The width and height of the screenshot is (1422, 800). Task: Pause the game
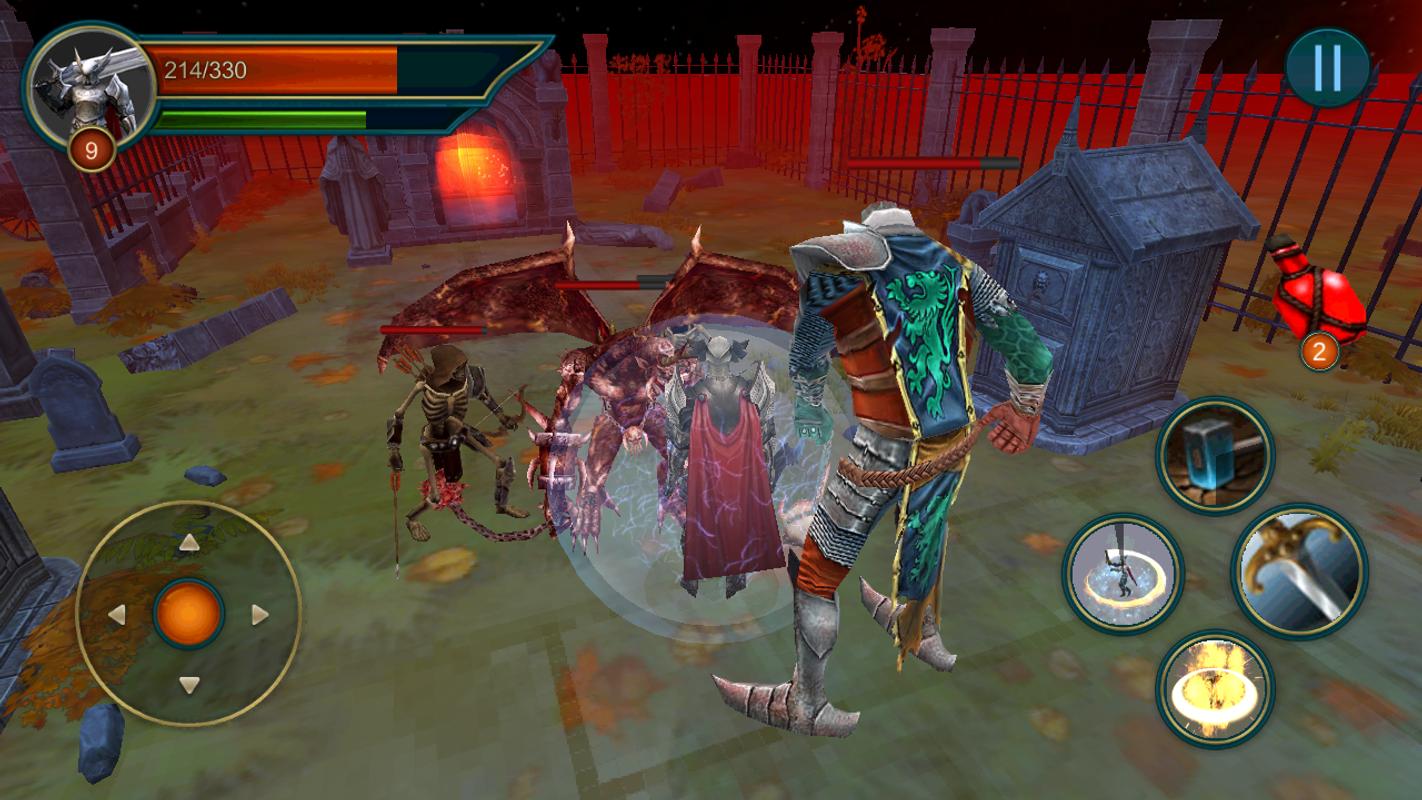(1327, 68)
